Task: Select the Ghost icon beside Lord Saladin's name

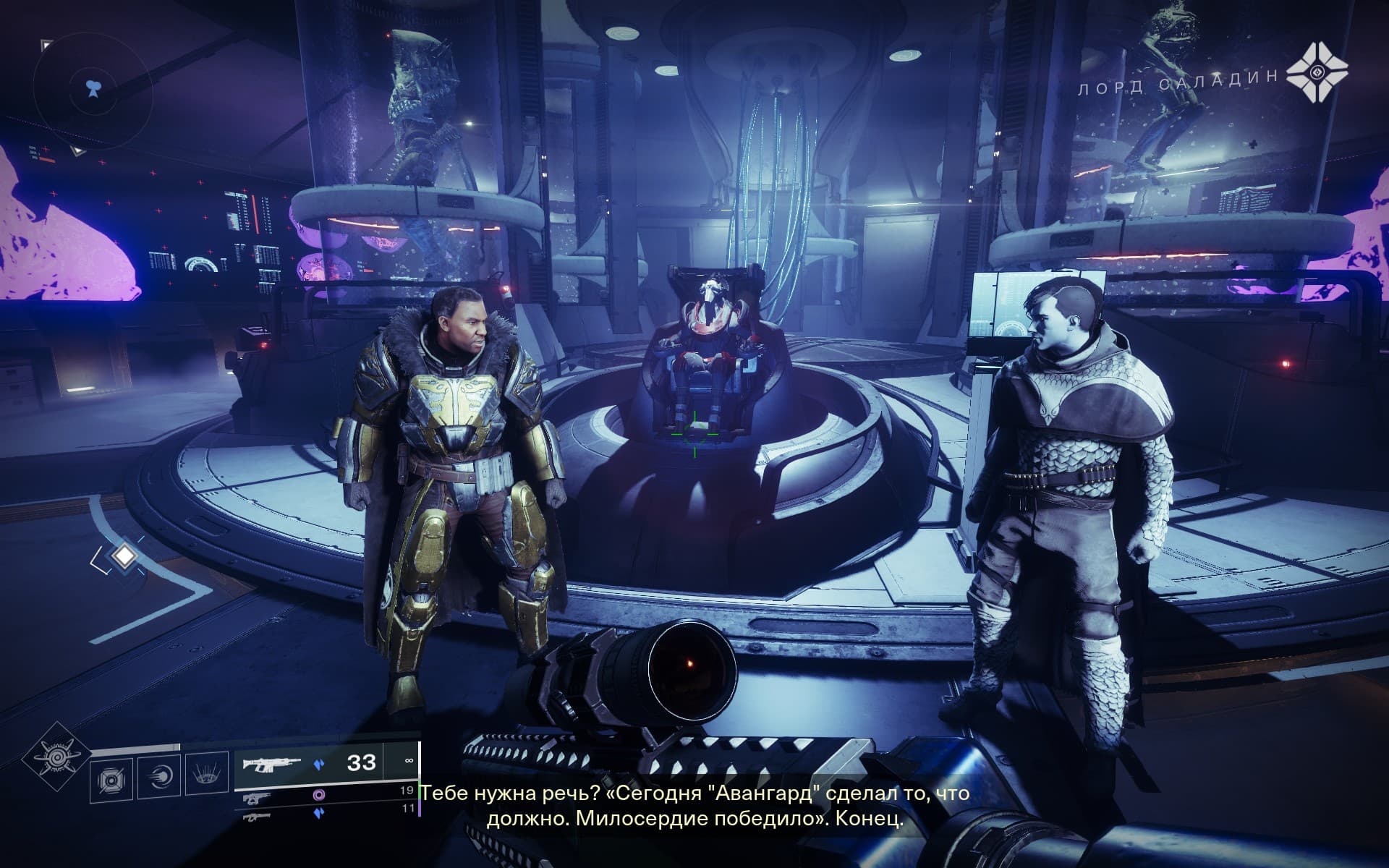Action: (1318, 72)
